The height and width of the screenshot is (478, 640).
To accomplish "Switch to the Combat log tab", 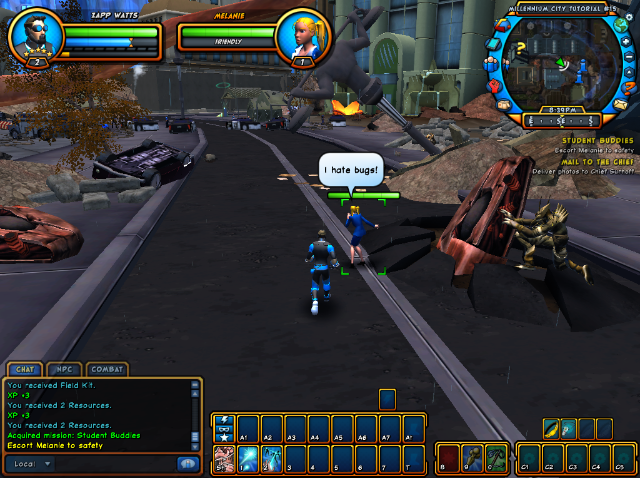I will click(107, 369).
